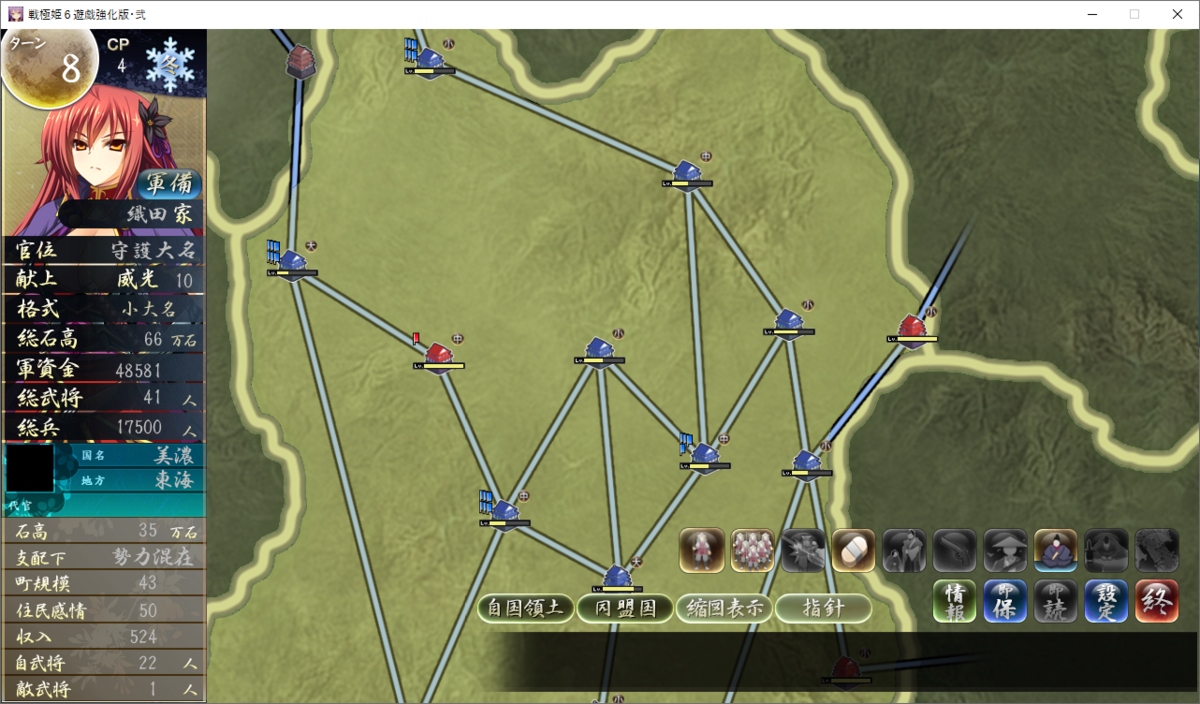The width and height of the screenshot is (1200, 704).
Task: Click the straw hat traveler icon
Action: pyautogui.click(x=1005, y=550)
